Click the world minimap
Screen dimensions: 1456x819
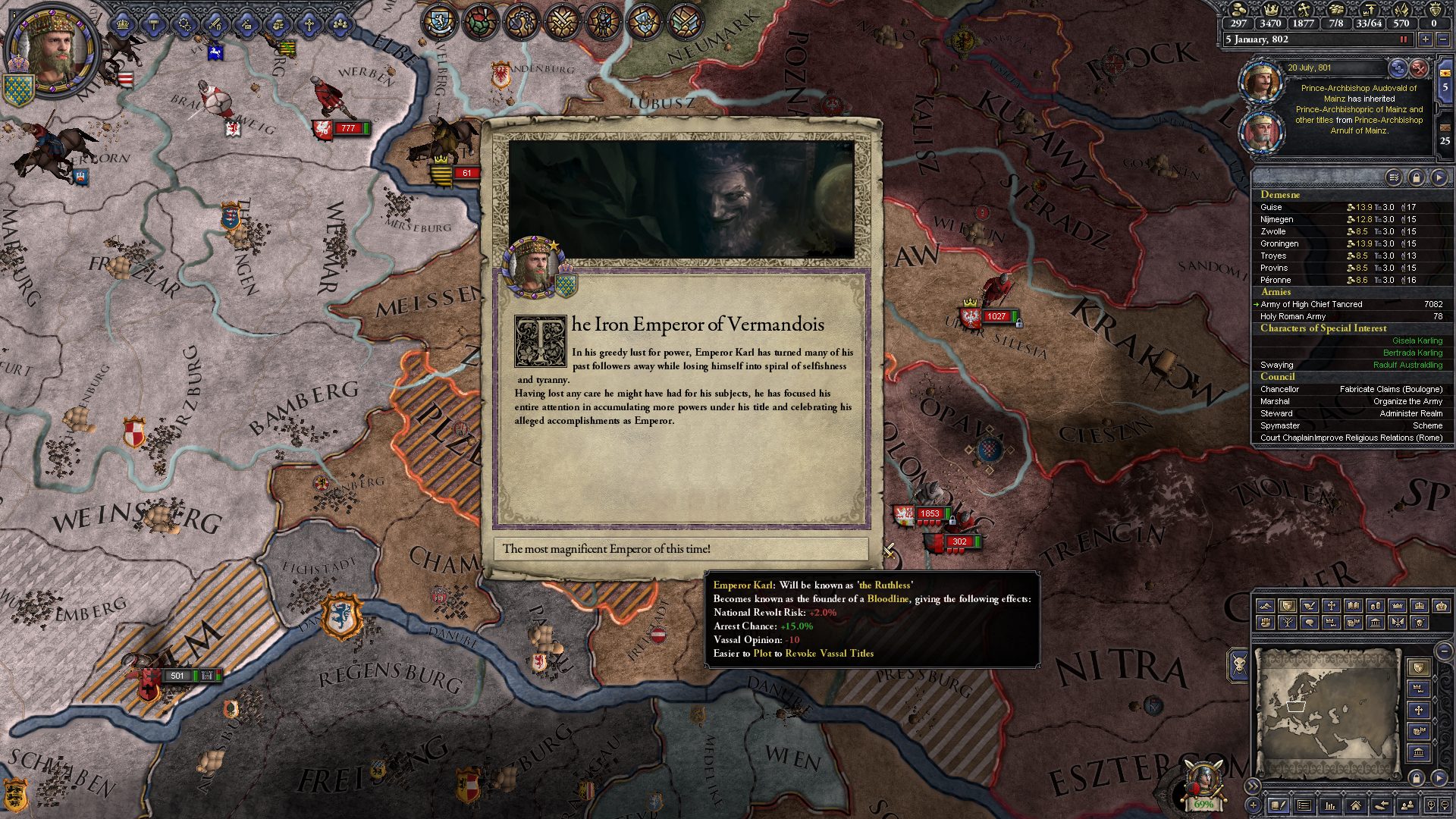click(x=1327, y=711)
